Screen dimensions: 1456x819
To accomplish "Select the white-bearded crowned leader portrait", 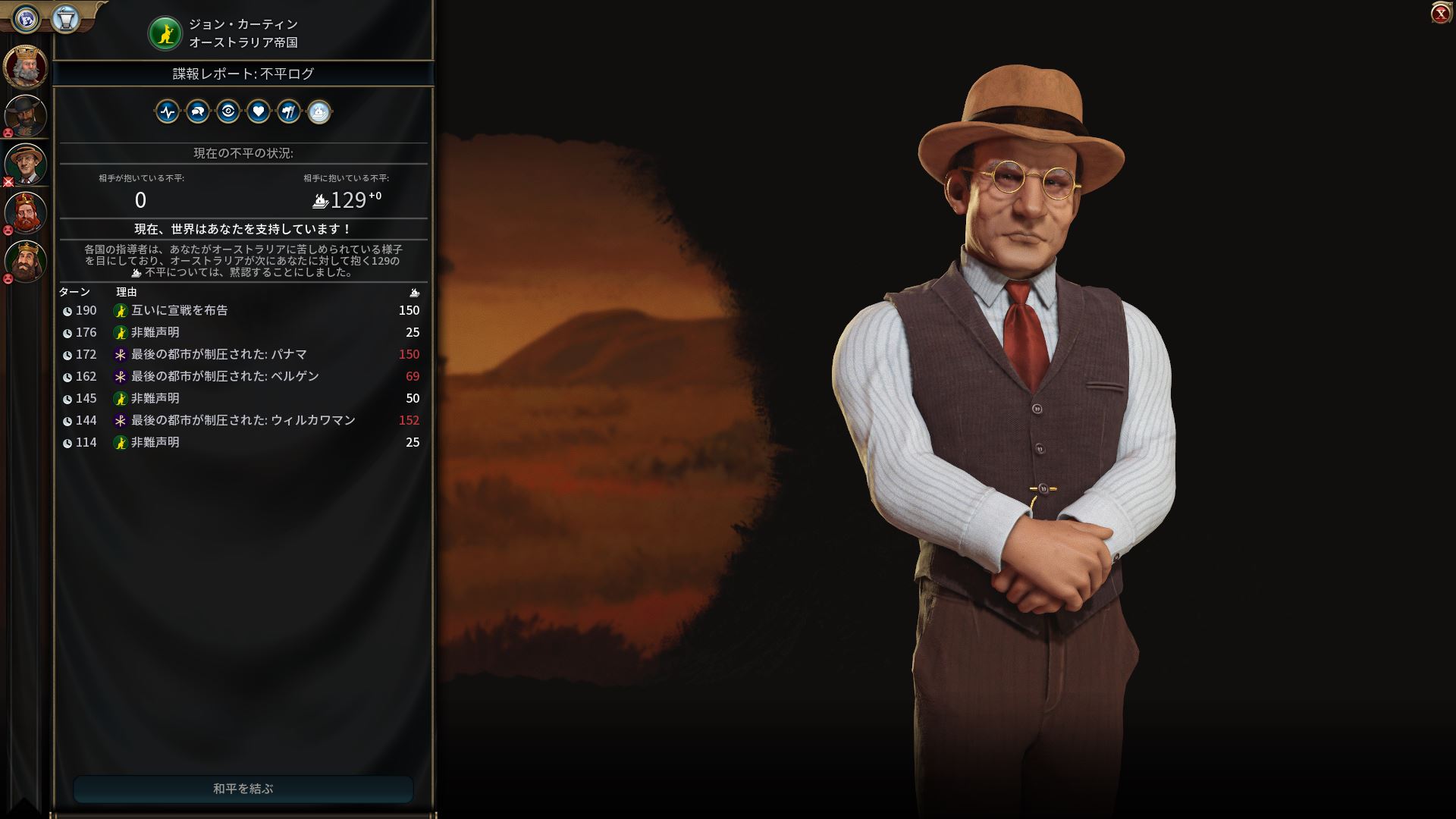I will click(x=26, y=67).
